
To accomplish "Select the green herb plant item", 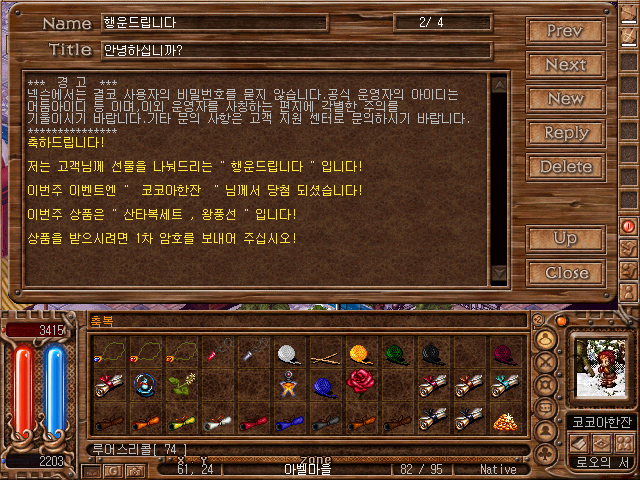I will pos(180,385).
